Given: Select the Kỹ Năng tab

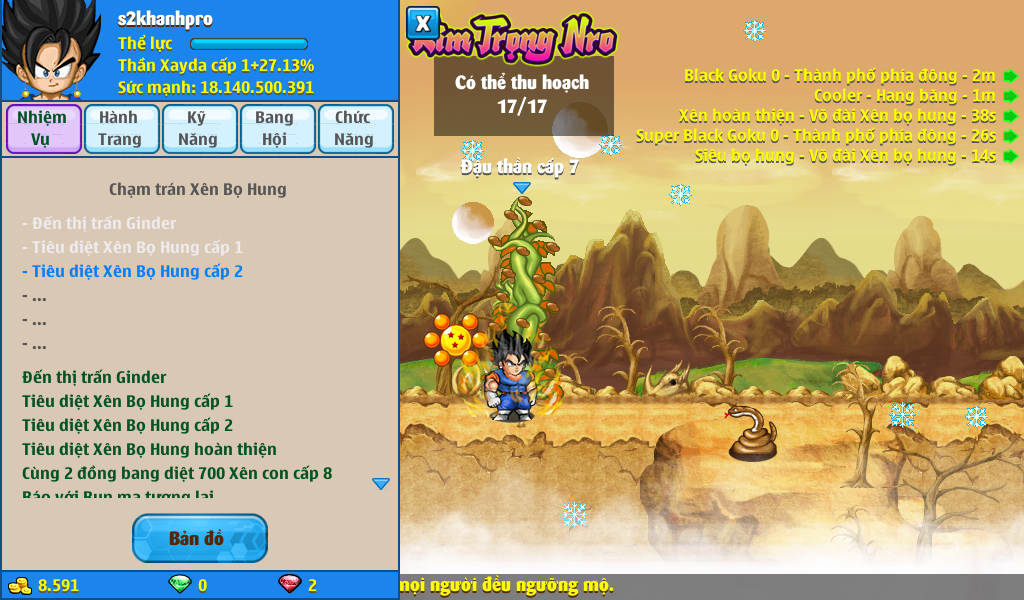Looking at the screenshot, I should (198, 129).
